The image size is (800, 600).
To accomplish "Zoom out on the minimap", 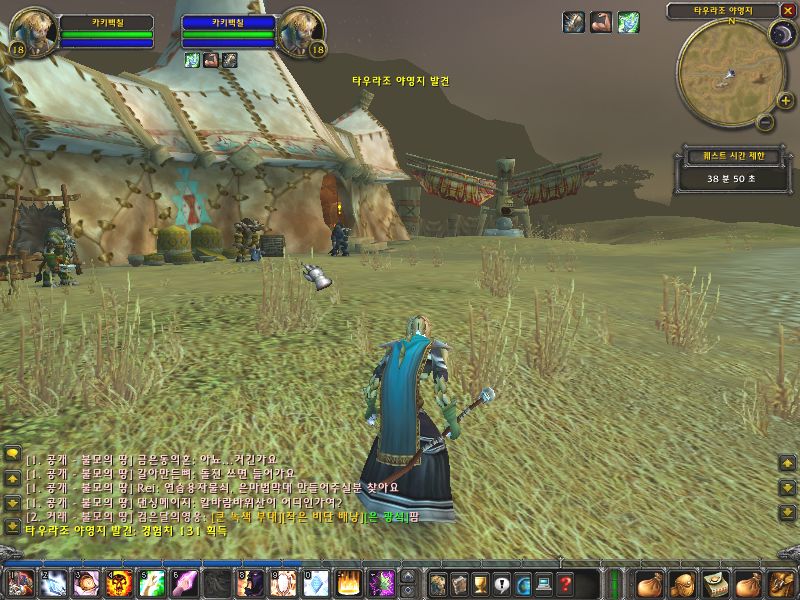I will point(764,123).
